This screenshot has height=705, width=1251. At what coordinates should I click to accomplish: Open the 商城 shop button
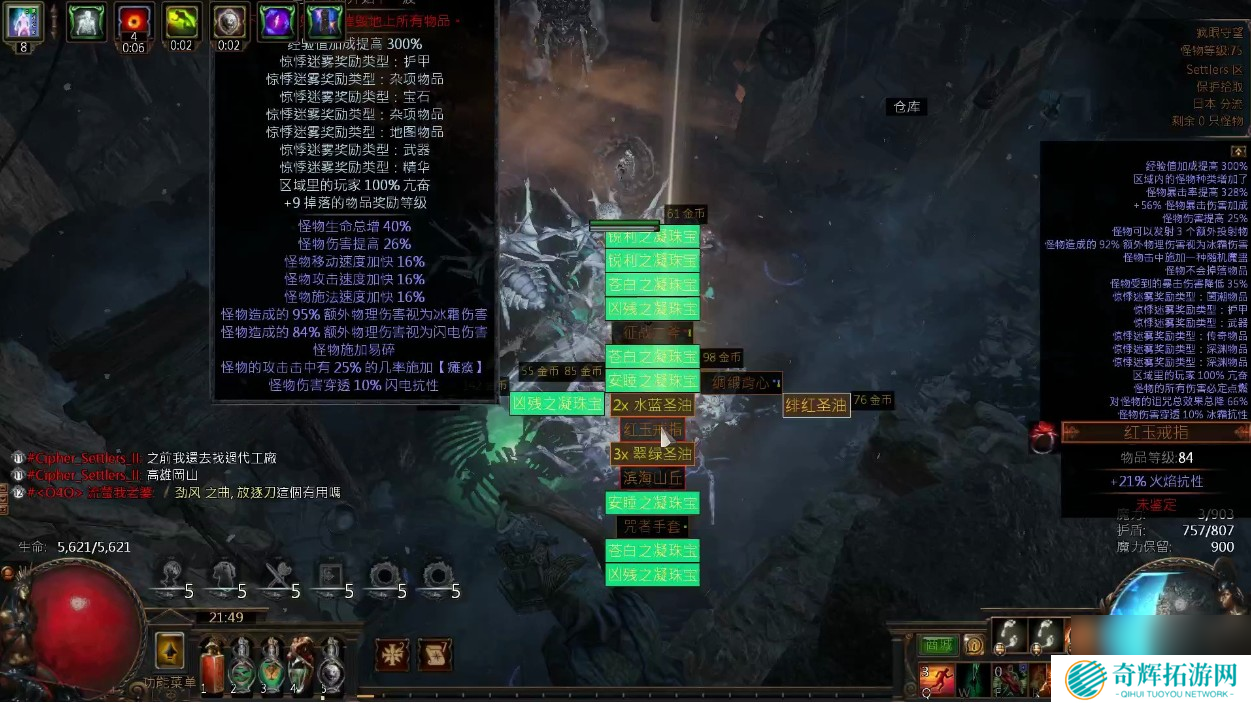click(936, 646)
